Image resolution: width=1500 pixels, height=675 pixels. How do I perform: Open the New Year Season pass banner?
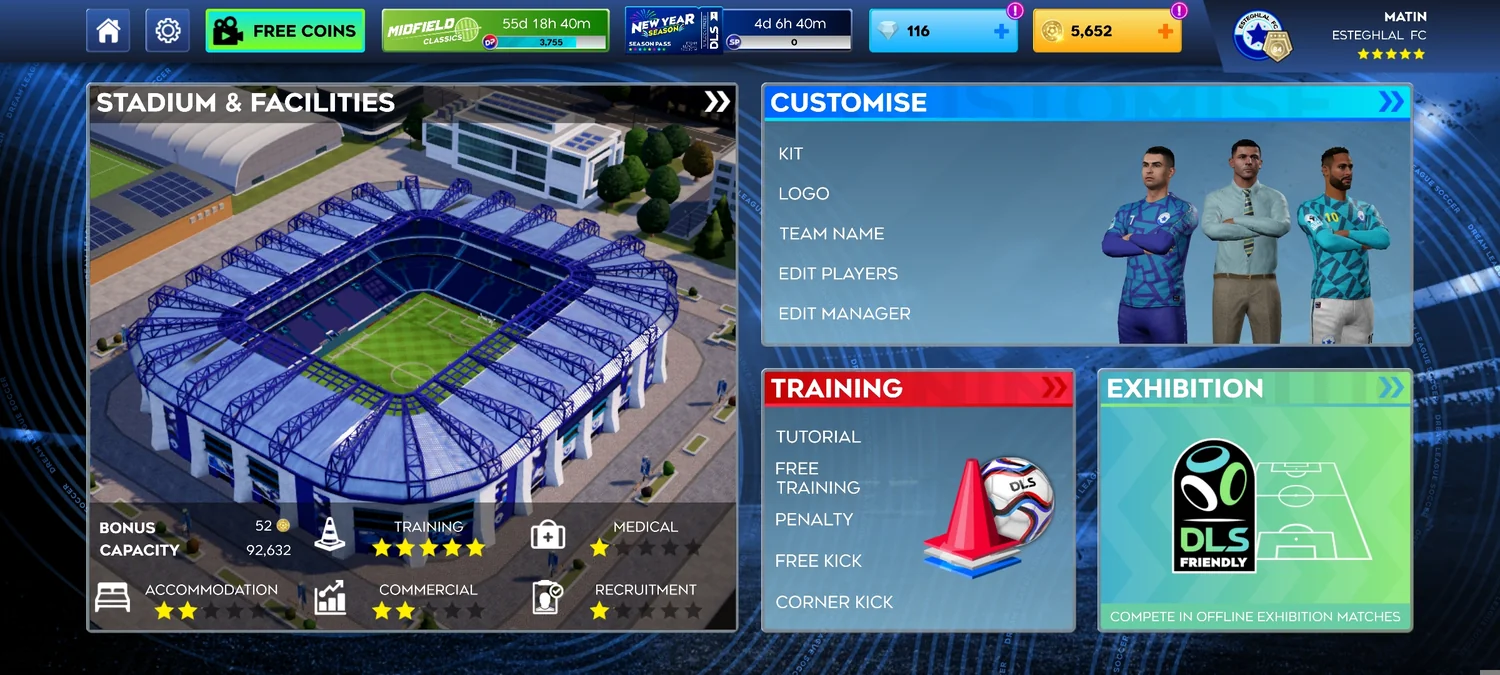[738, 31]
